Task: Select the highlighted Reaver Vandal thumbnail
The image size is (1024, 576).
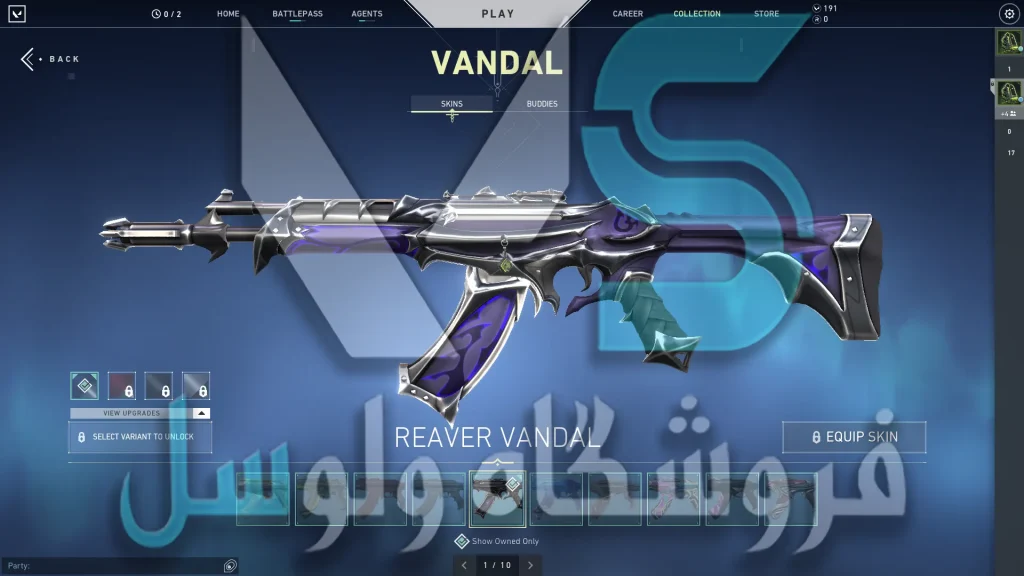Action: point(497,499)
